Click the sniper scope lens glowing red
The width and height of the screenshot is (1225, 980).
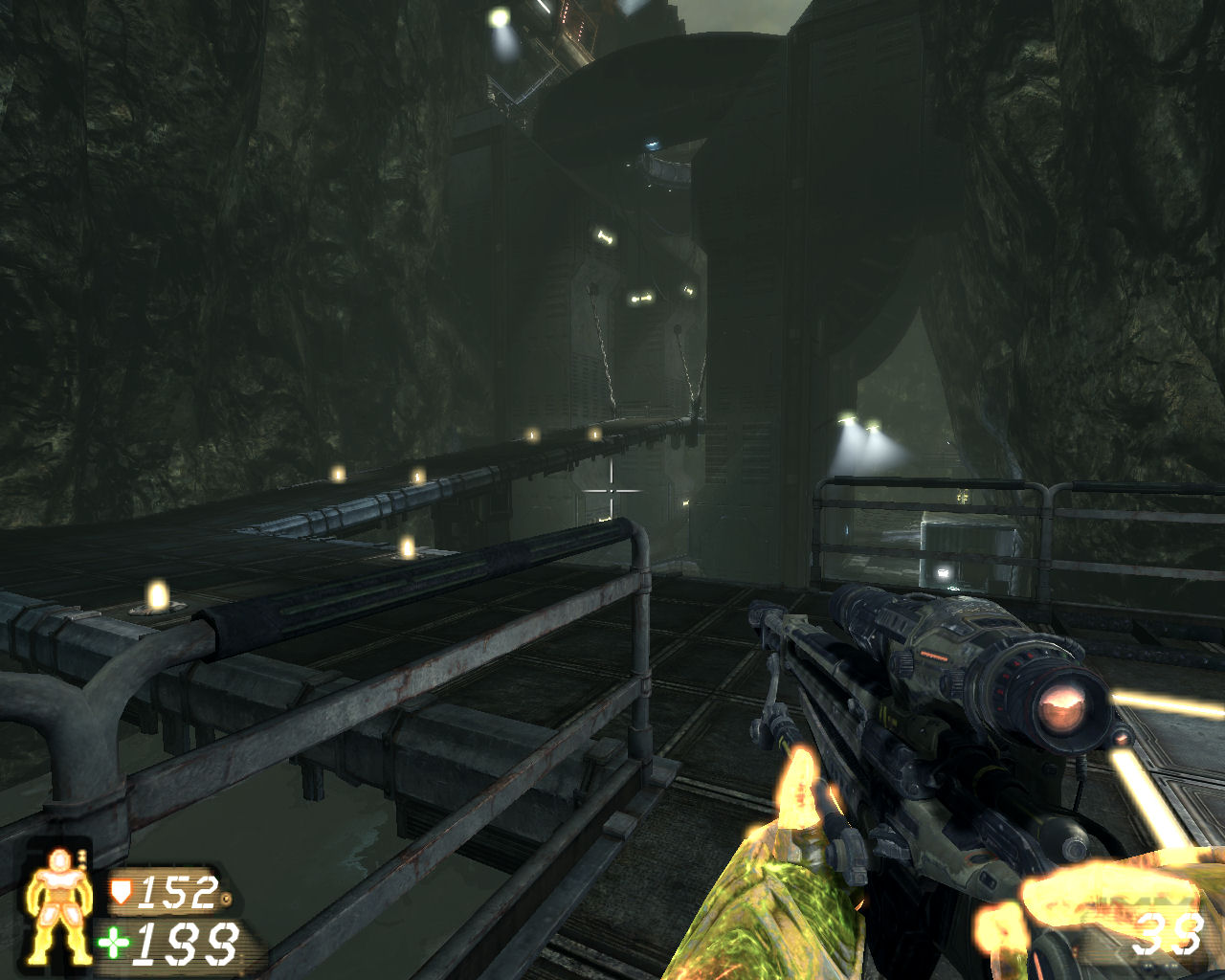click(1062, 706)
